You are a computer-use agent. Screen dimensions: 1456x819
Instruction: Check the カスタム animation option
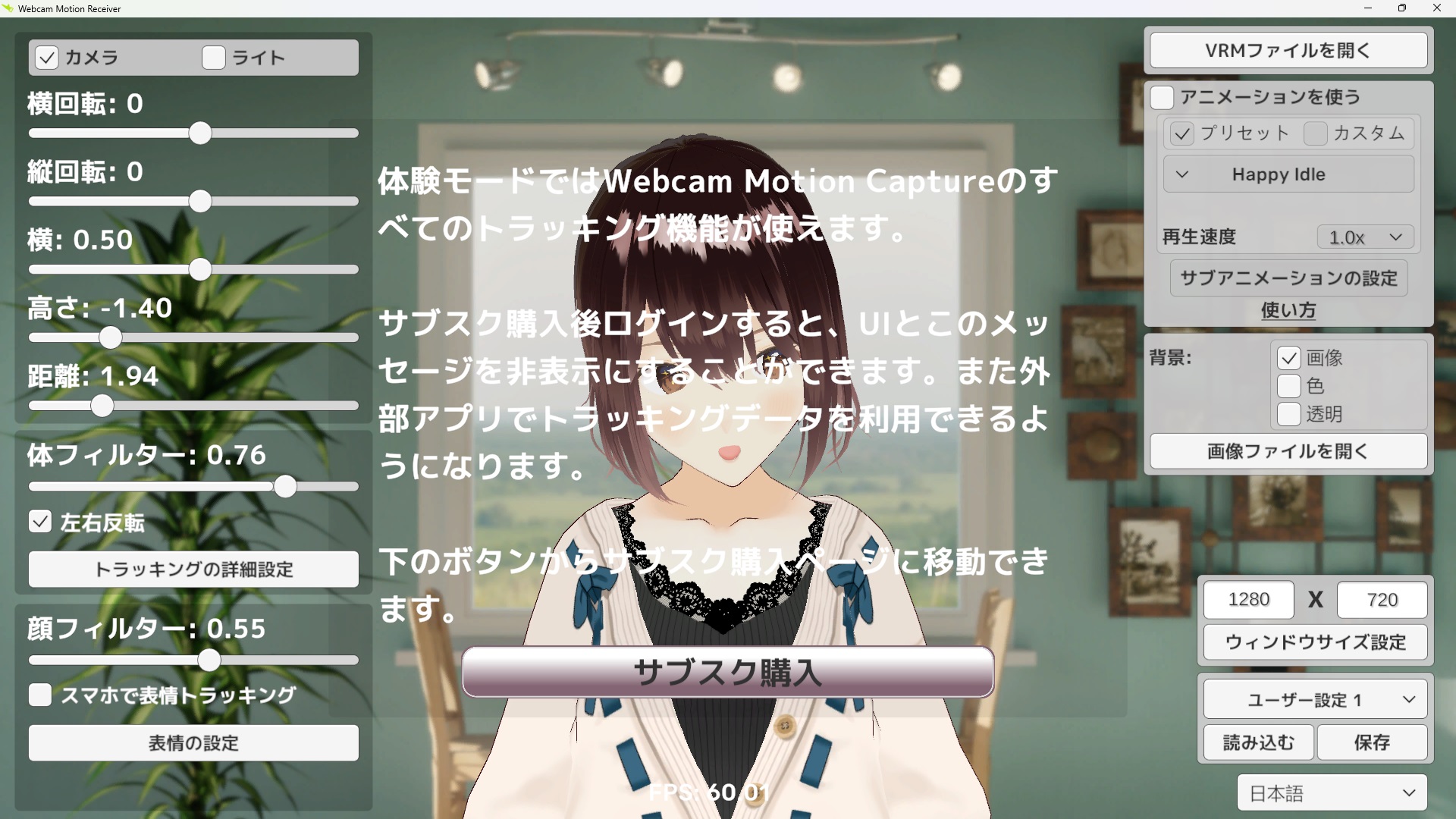point(1315,133)
